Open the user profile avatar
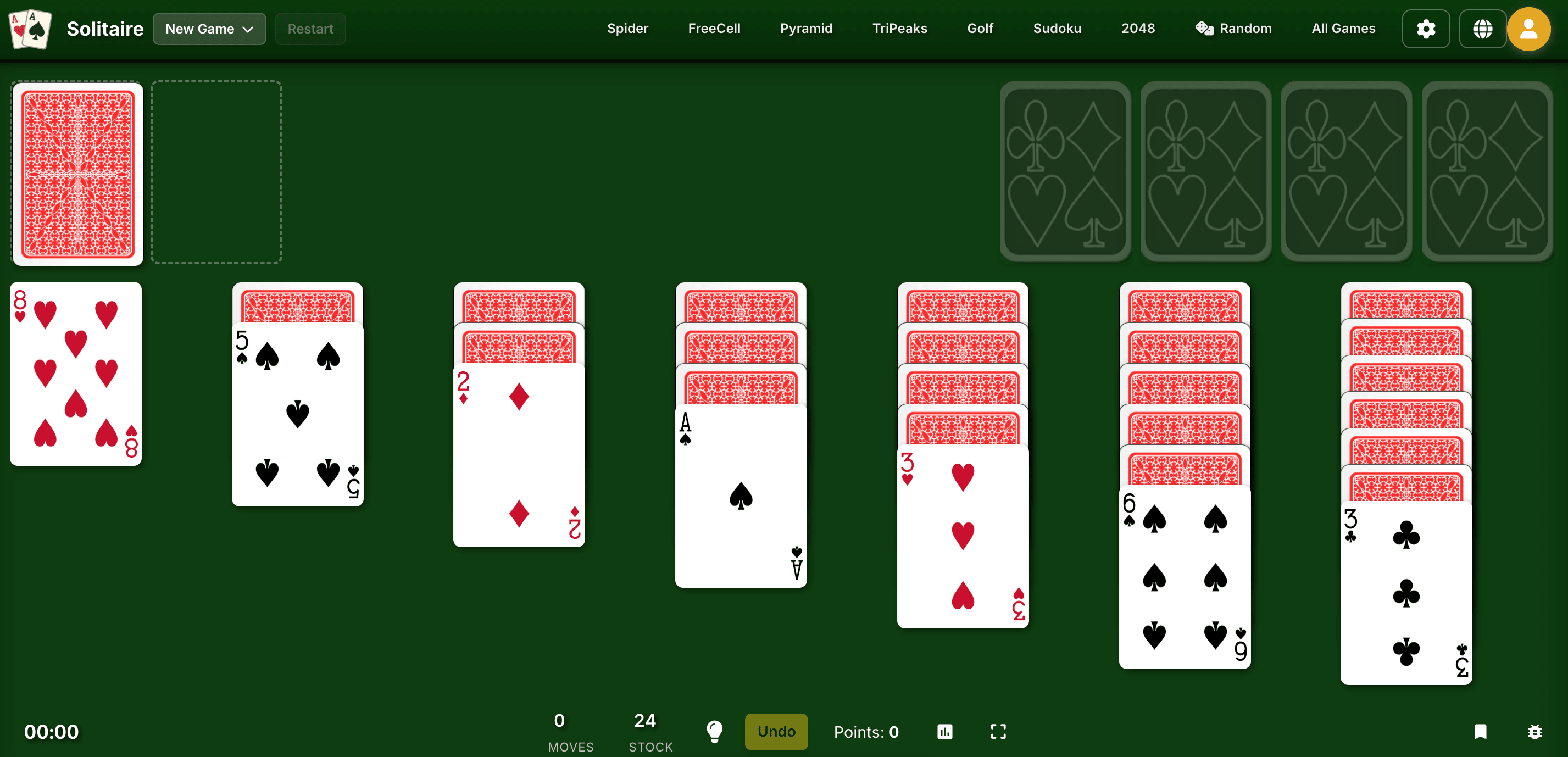1568x757 pixels. tap(1530, 28)
